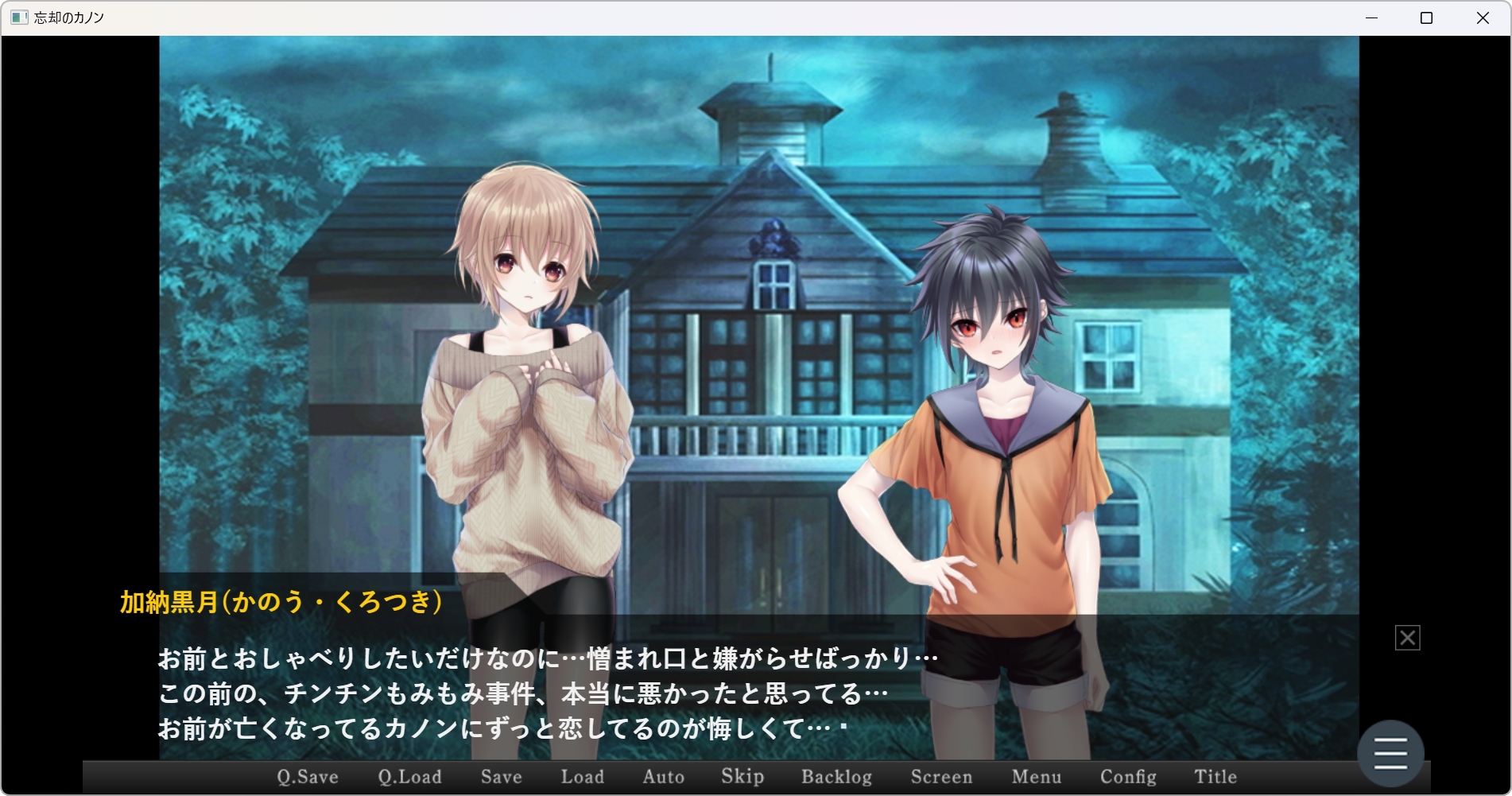The image size is (1512, 796).
Task: Open the Load screen
Action: tap(582, 777)
